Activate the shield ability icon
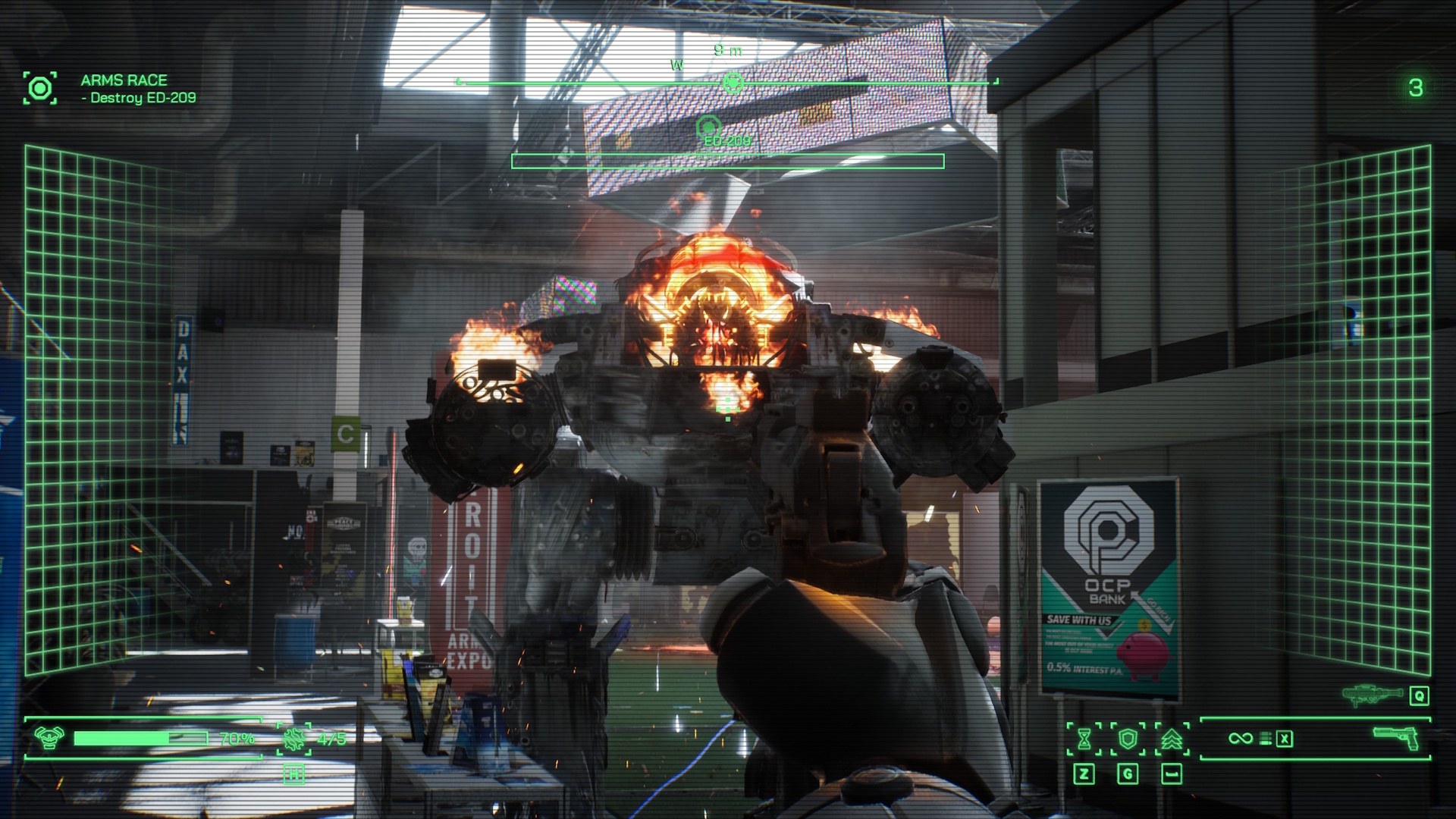 click(x=1128, y=739)
